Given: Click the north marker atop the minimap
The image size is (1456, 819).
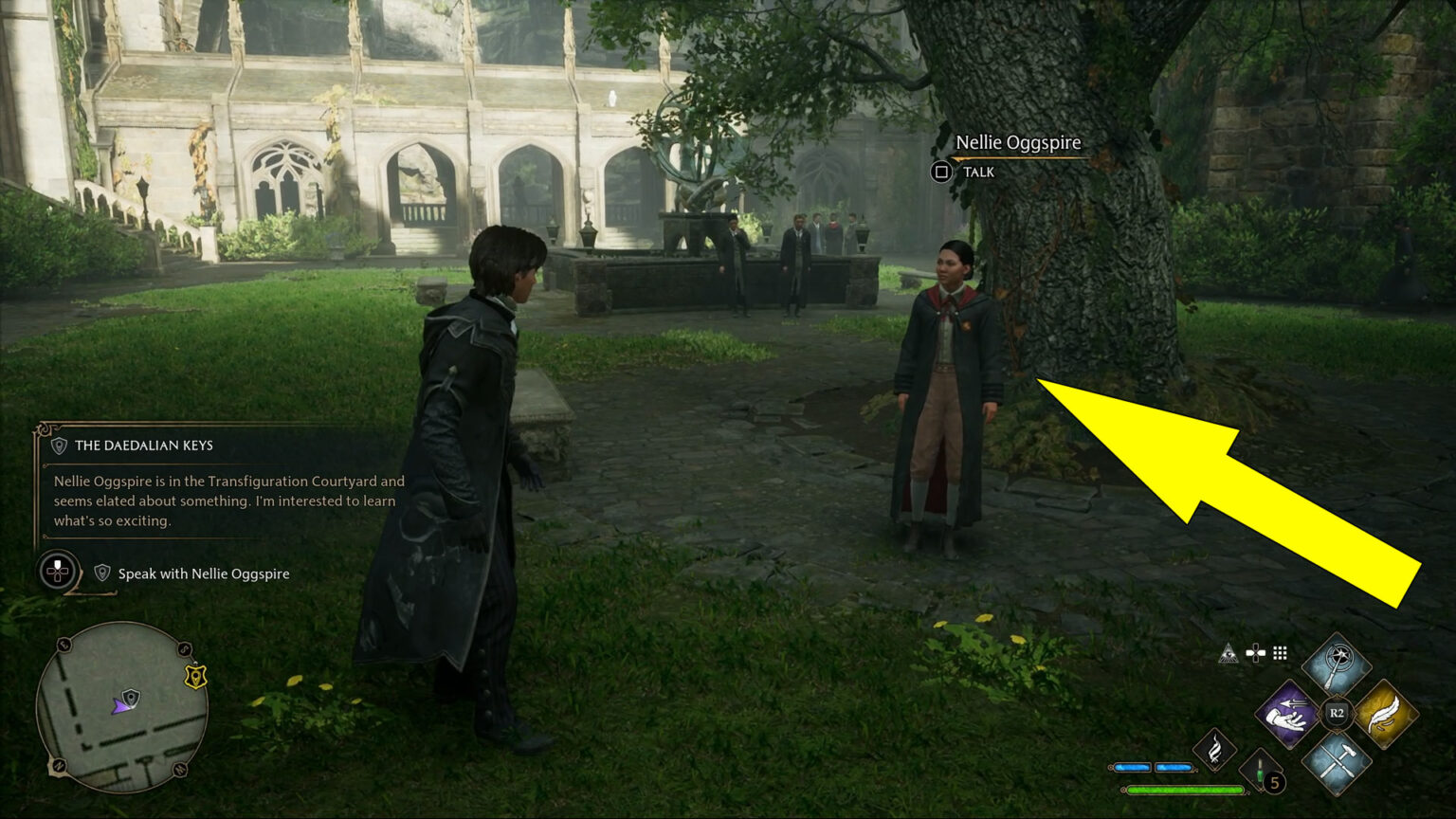Looking at the screenshot, I should (61, 763).
